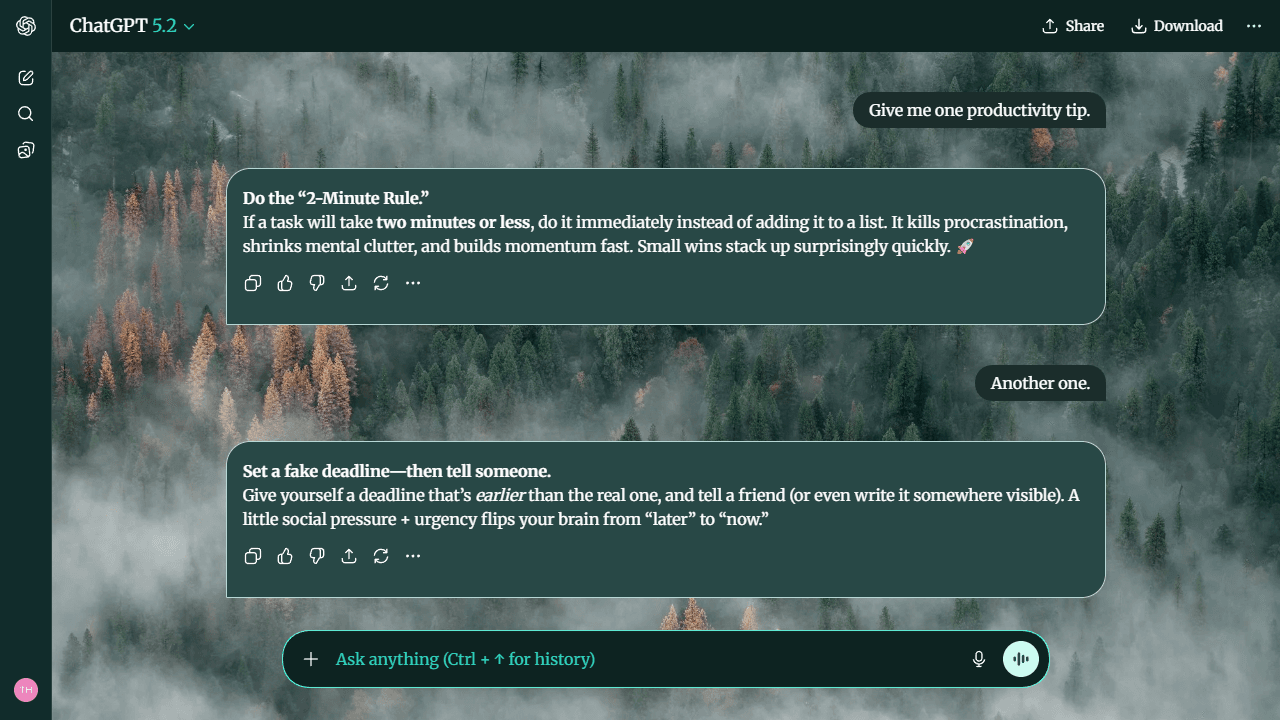Open the image library sidebar icon
This screenshot has width=1280, height=720.
(25, 149)
